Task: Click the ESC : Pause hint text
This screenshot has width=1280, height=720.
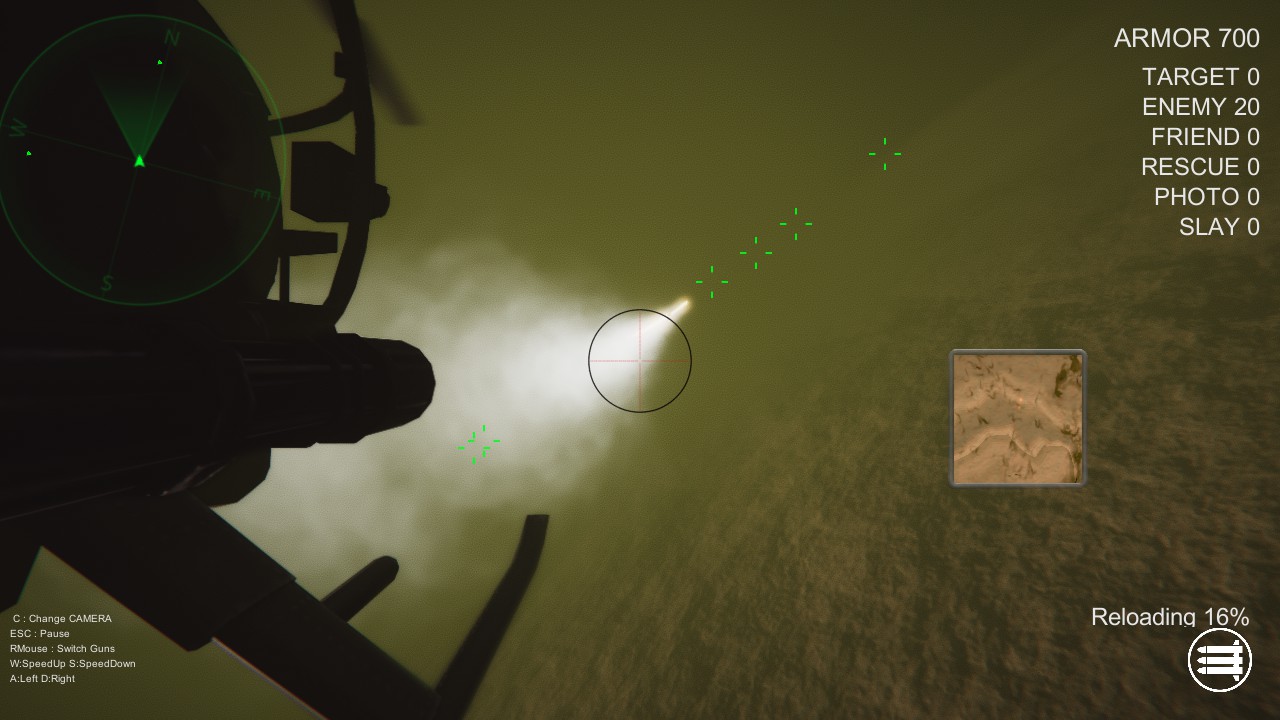Action: 41,633
